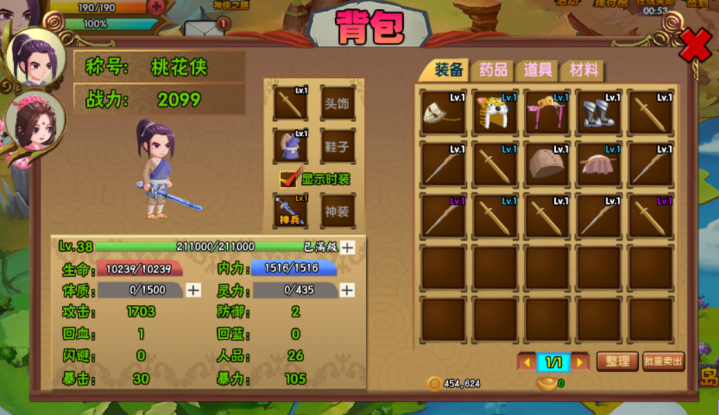Click the 整理 sort inventory button
719x415 pixels.
pyautogui.click(x=616, y=361)
